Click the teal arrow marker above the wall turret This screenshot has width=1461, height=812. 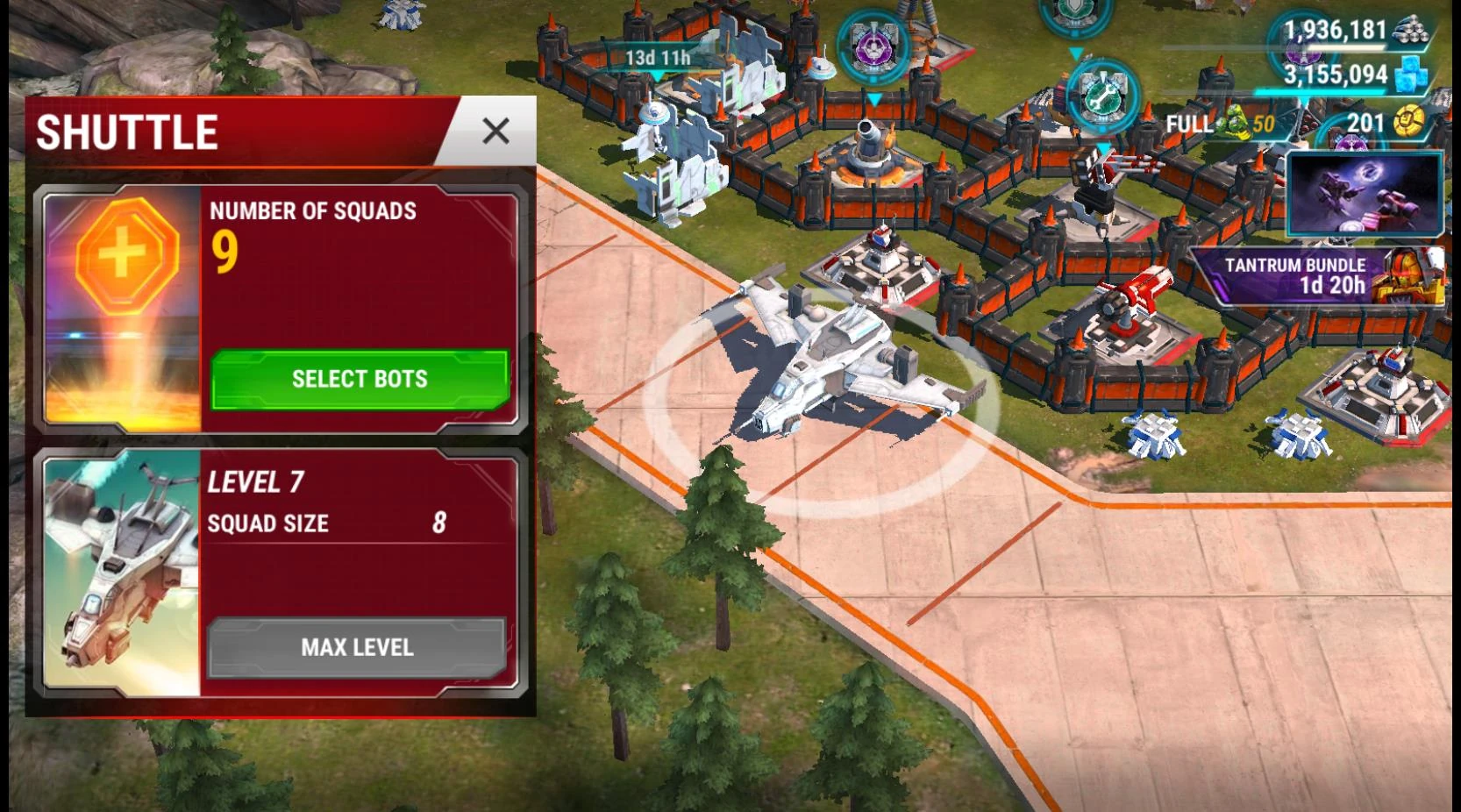point(875,99)
